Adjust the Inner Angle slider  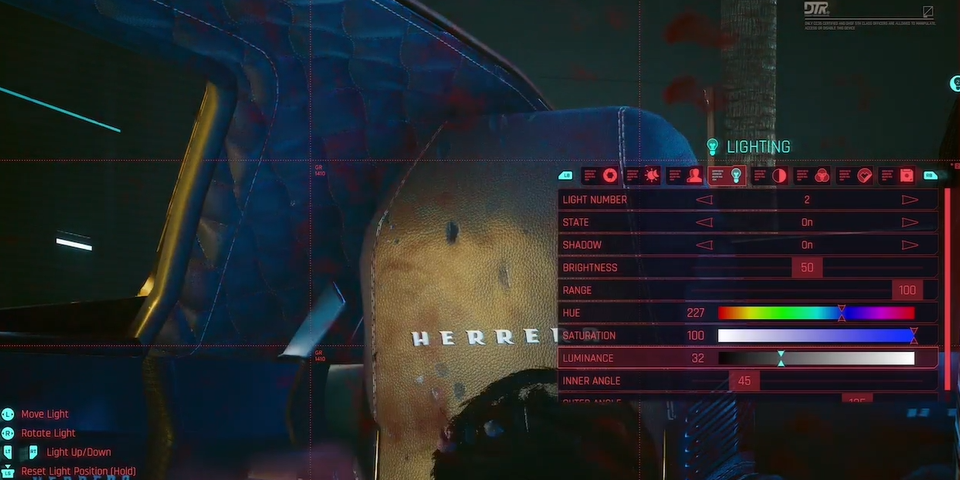745,381
